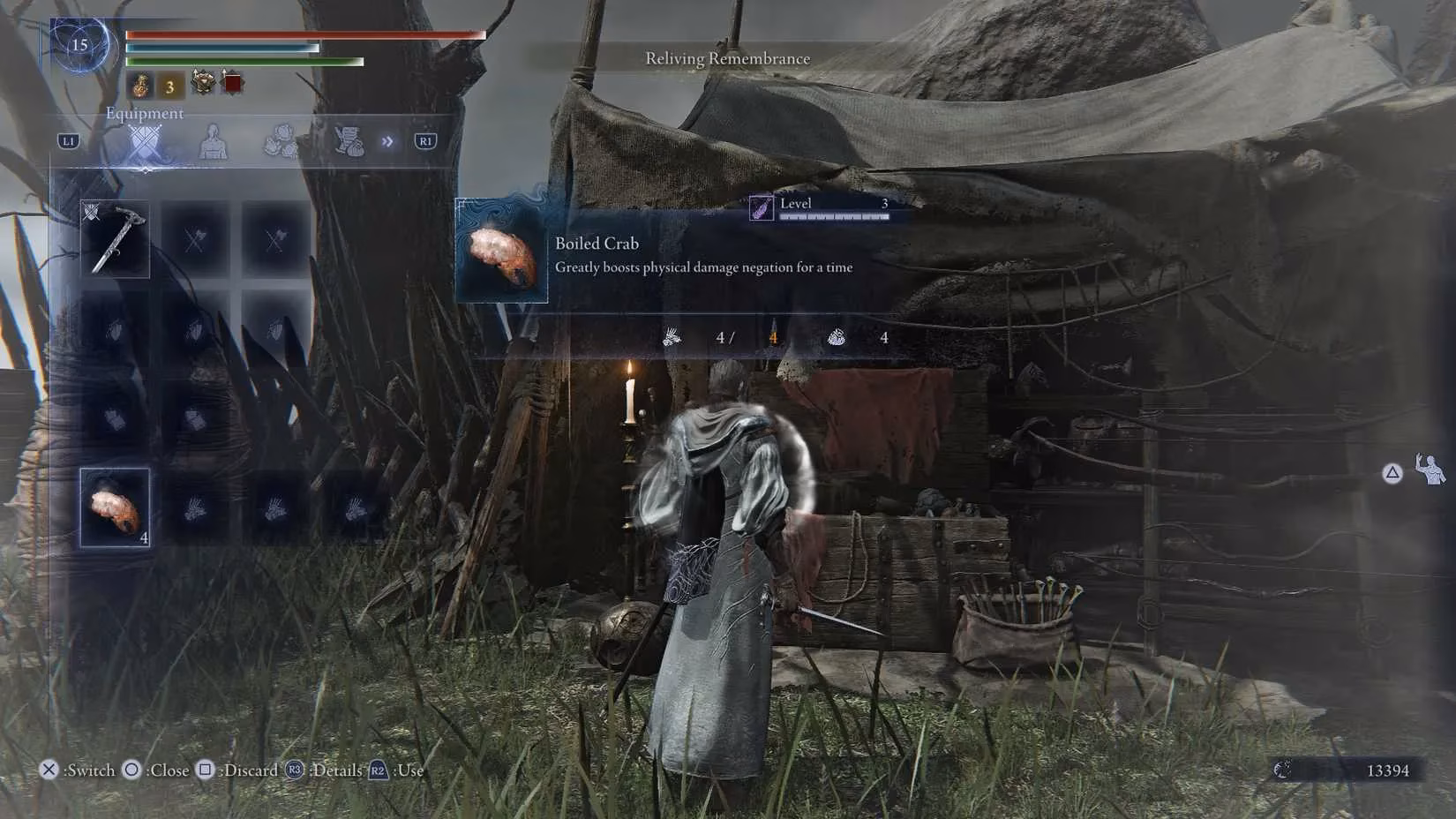Click the Boiled Crab detail thumbnail
The width and height of the screenshot is (1456, 819).
(x=501, y=252)
